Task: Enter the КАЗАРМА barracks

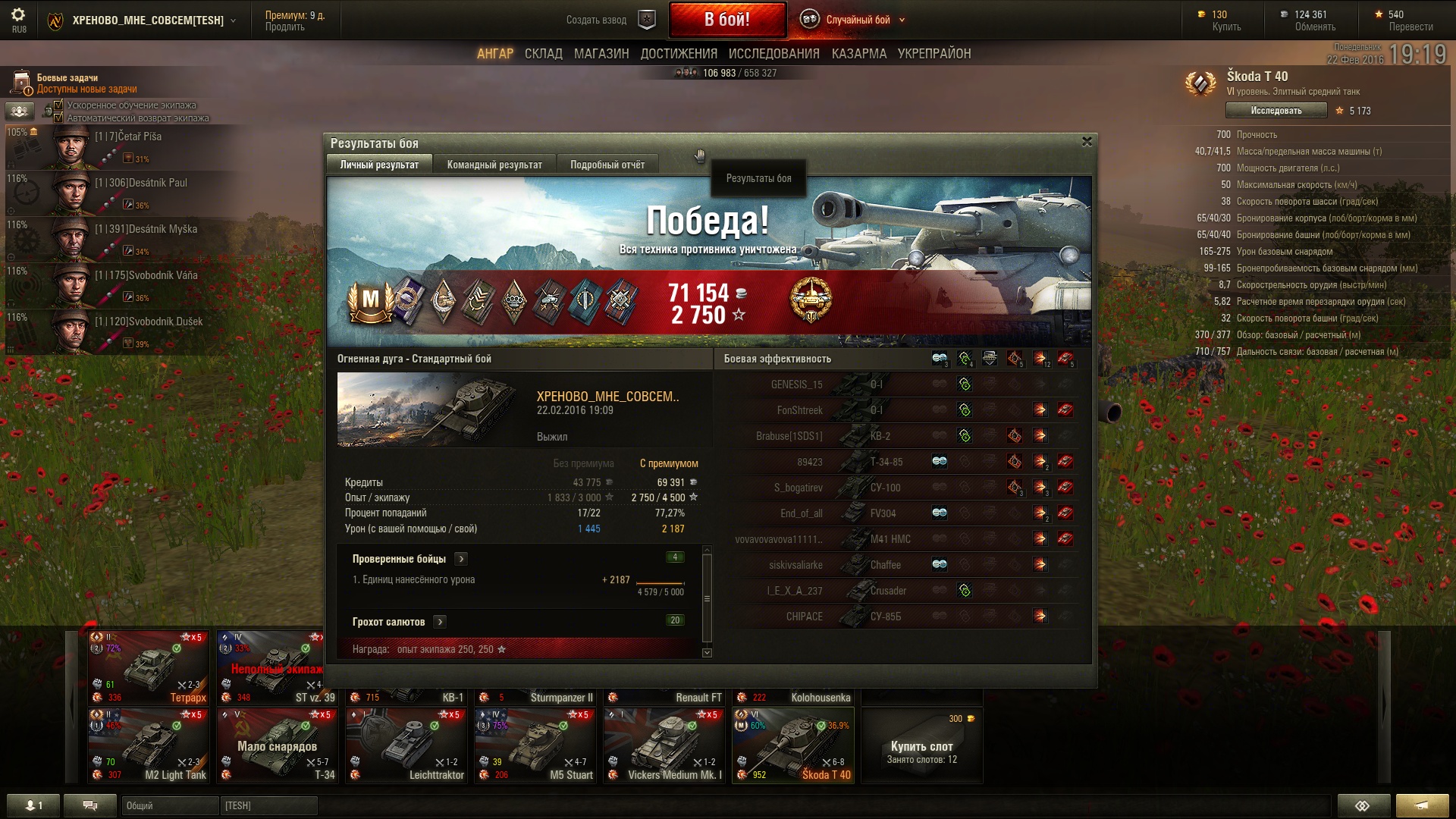Action: coord(858,54)
